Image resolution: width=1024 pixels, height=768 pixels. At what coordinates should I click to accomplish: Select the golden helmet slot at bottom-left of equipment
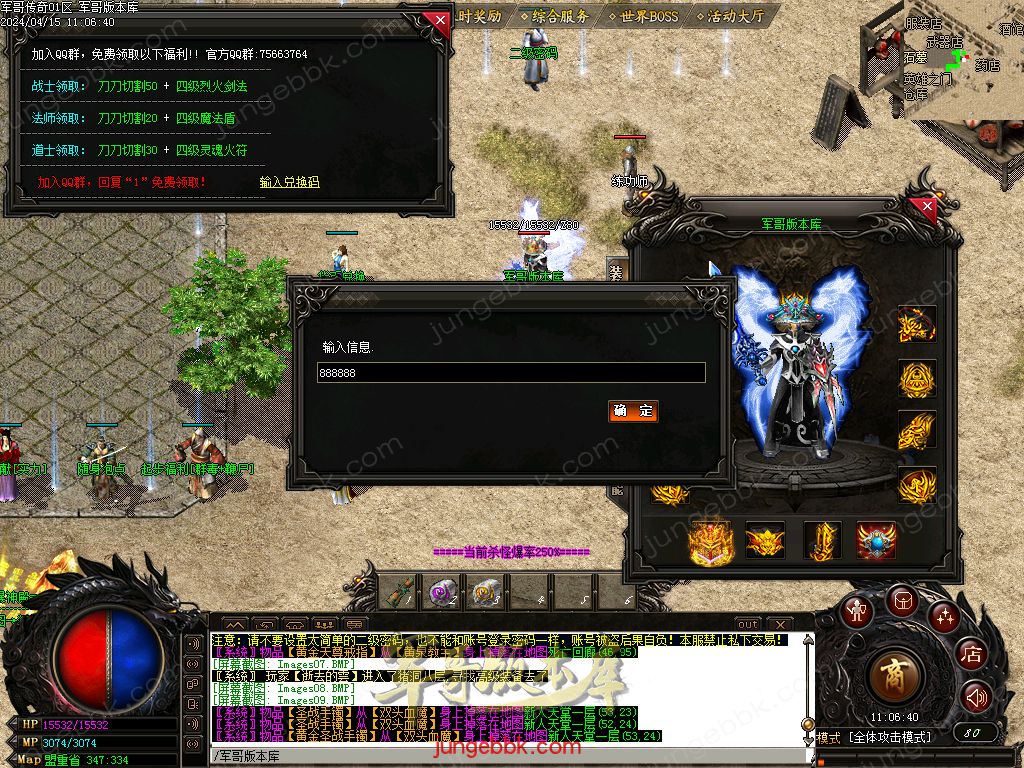[x=711, y=541]
